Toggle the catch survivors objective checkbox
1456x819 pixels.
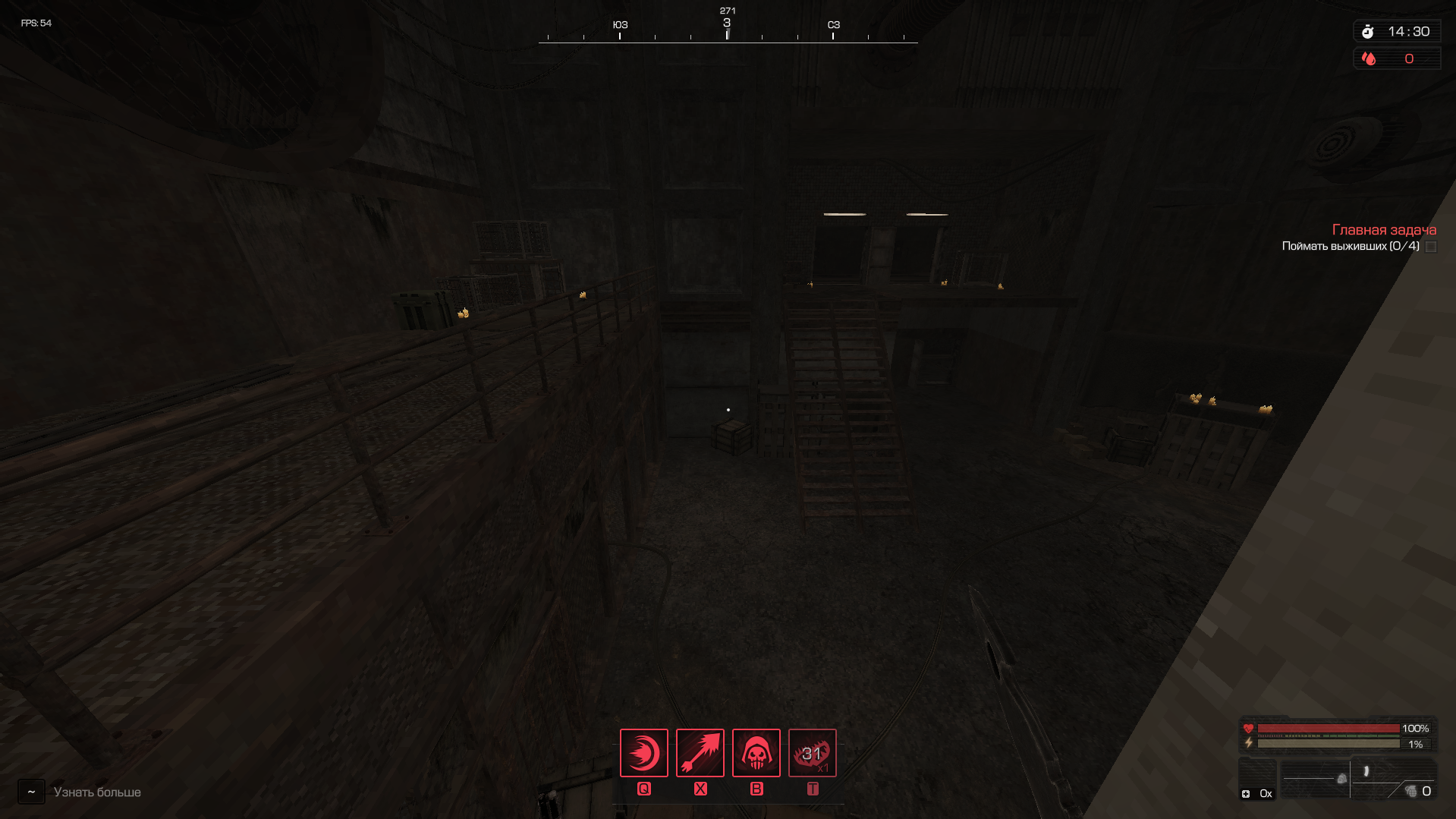[1431, 247]
